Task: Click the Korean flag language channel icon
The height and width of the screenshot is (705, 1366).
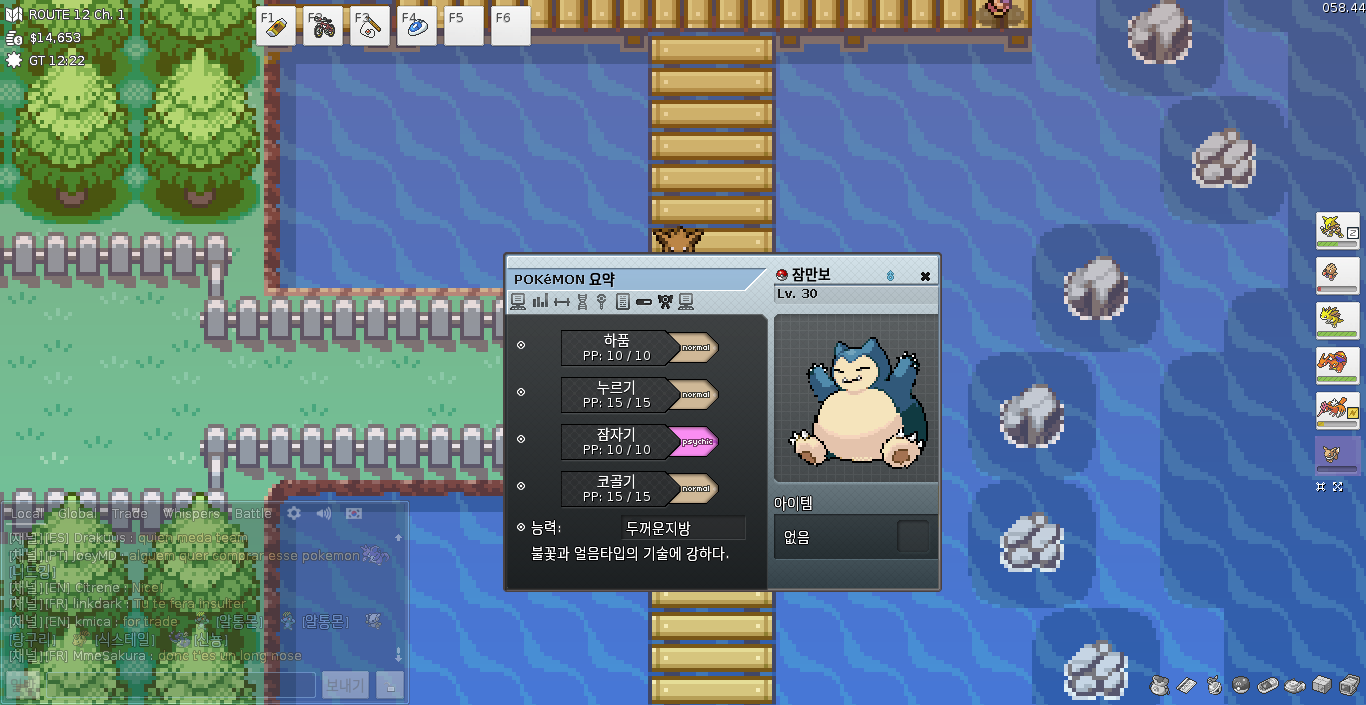Action: (x=353, y=513)
